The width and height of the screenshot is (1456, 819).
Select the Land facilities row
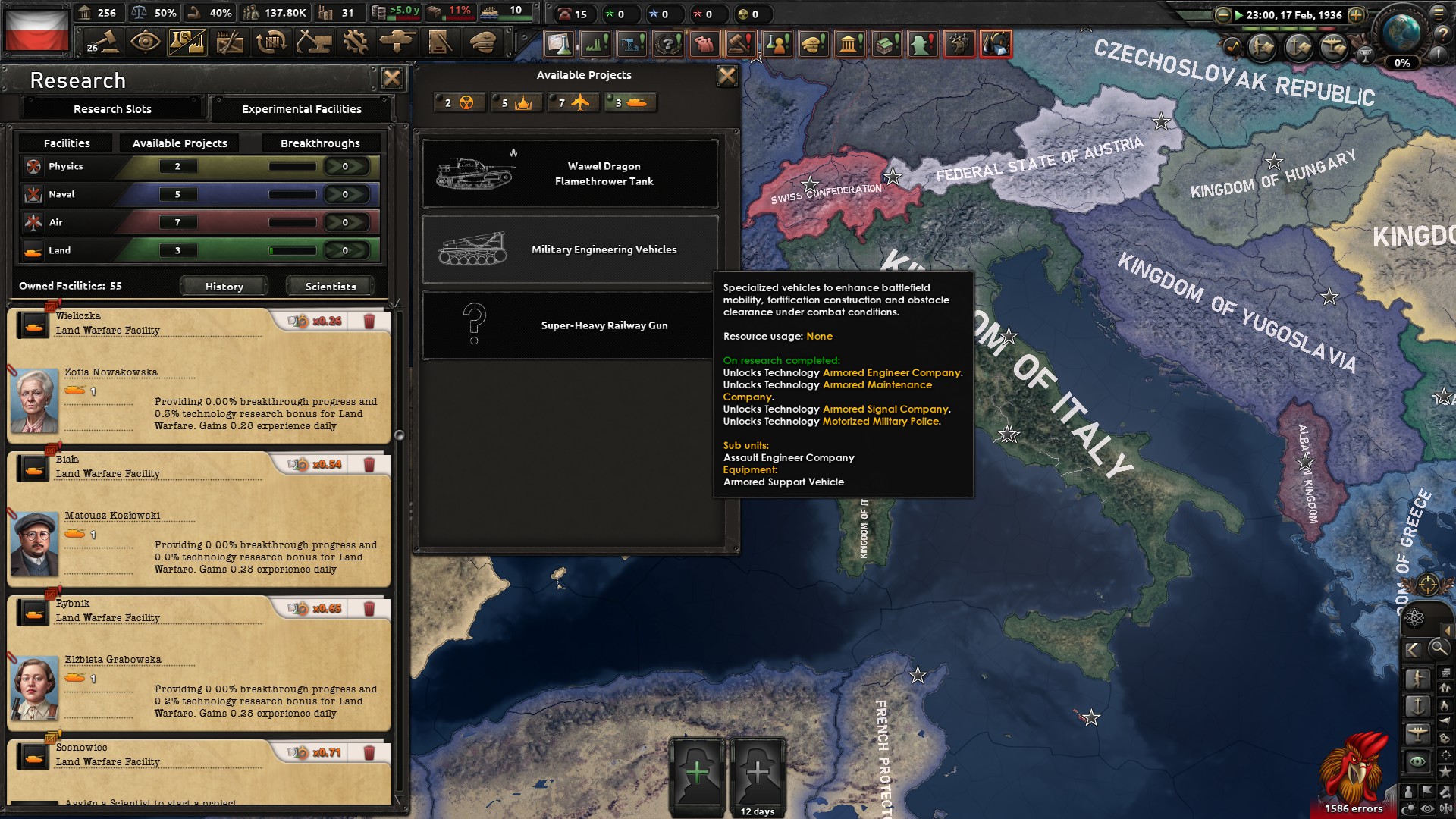[x=199, y=250]
